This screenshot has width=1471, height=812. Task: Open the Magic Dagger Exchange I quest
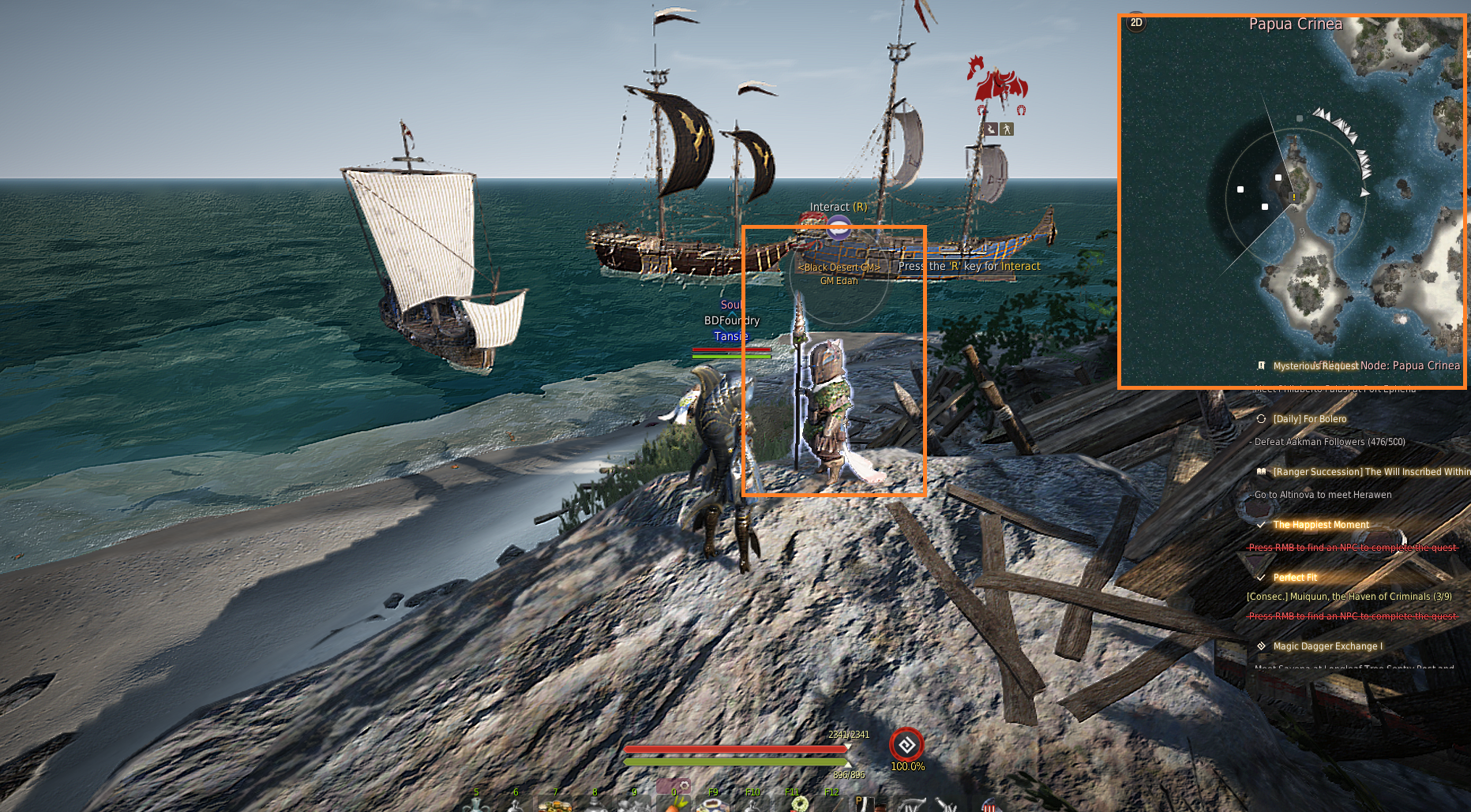point(1327,646)
